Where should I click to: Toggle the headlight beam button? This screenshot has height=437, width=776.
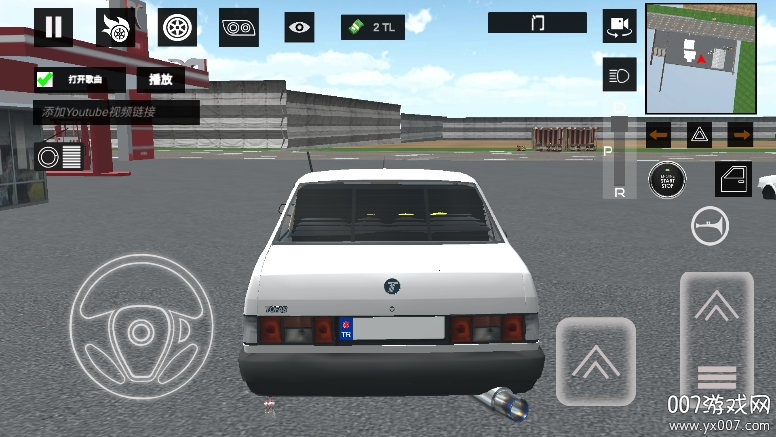[x=619, y=74]
